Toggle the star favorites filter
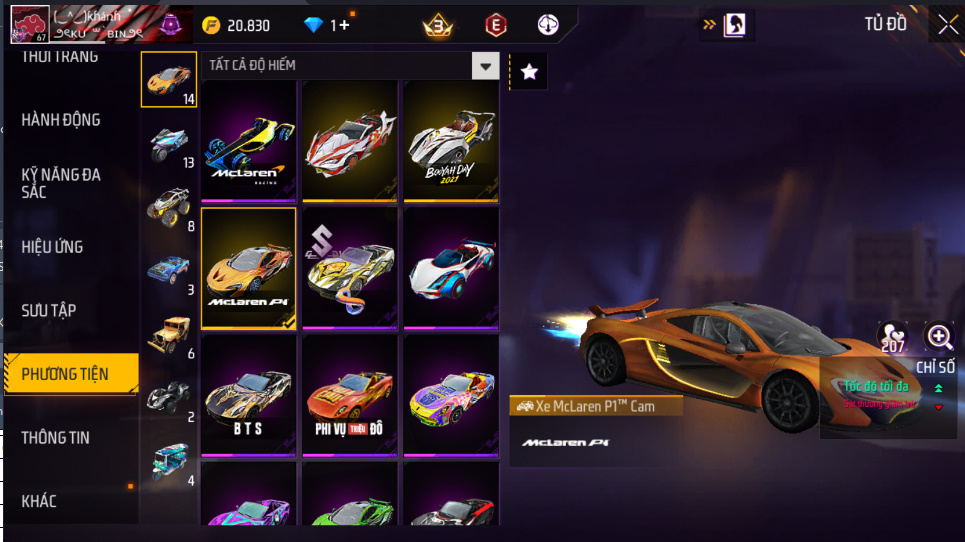Image resolution: width=965 pixels, height=542 pixels. click(529, 71)
